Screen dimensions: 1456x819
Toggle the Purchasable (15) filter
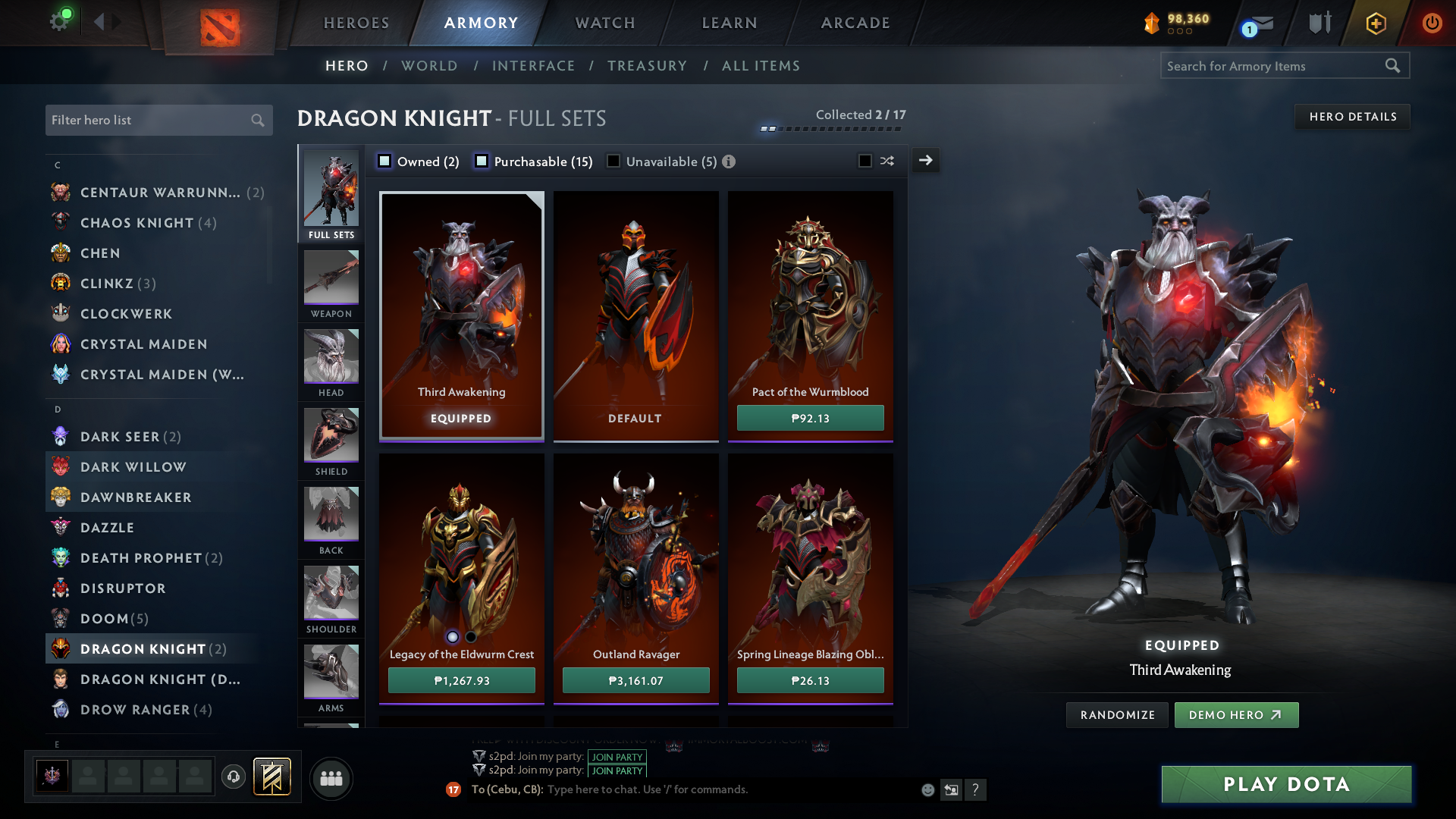[482, 161]
